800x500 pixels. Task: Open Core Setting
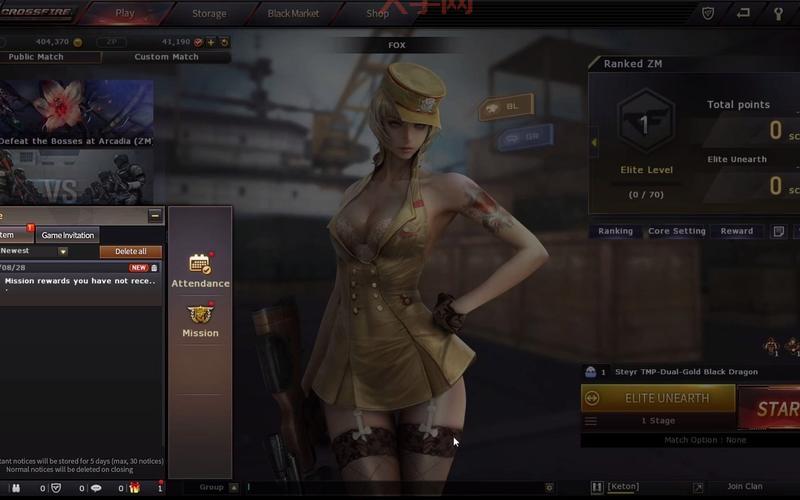tap(677, 231)
